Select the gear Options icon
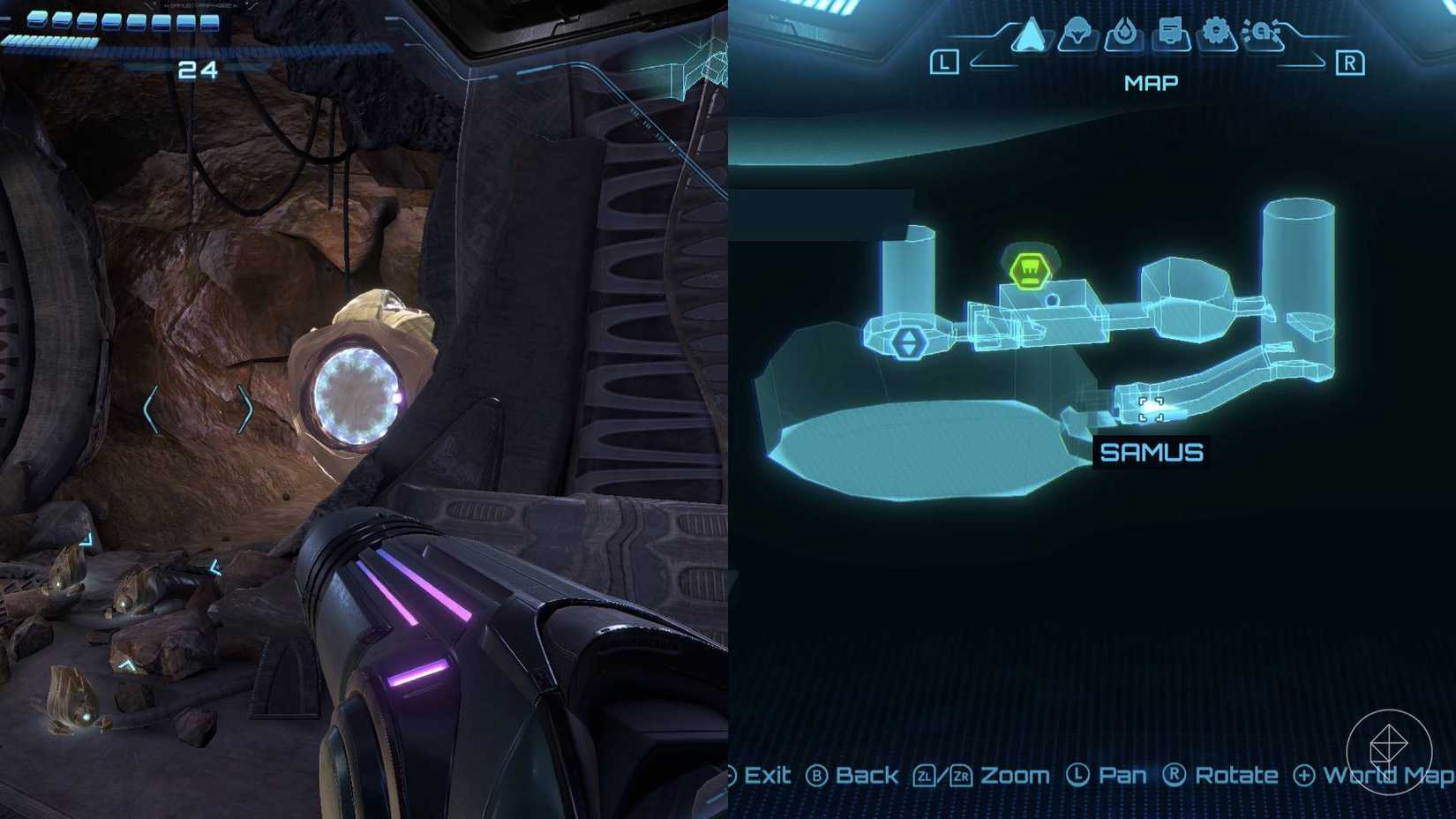 pos(1218,29)
